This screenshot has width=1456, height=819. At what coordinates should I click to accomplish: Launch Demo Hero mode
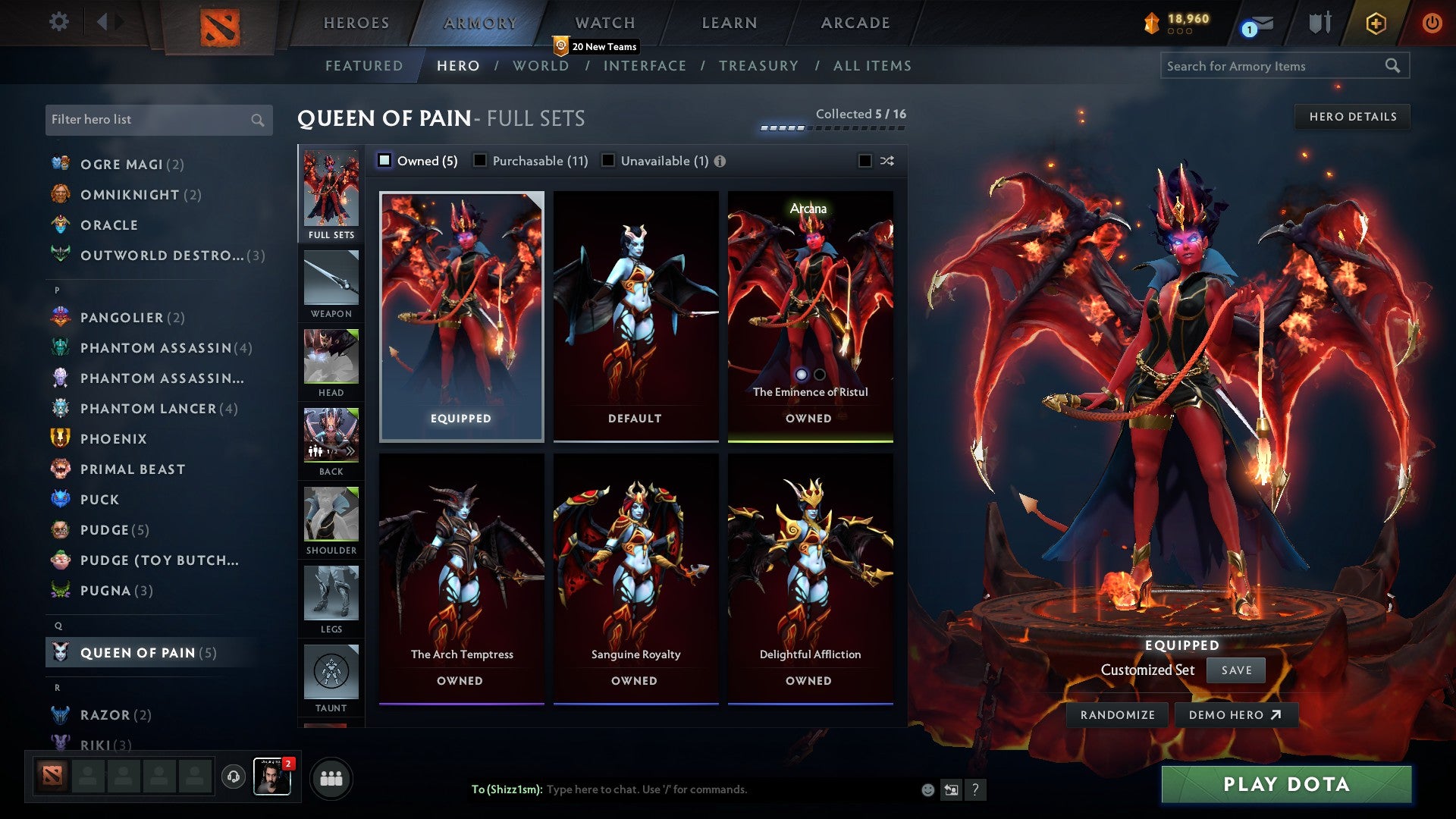pos(1236,714)
